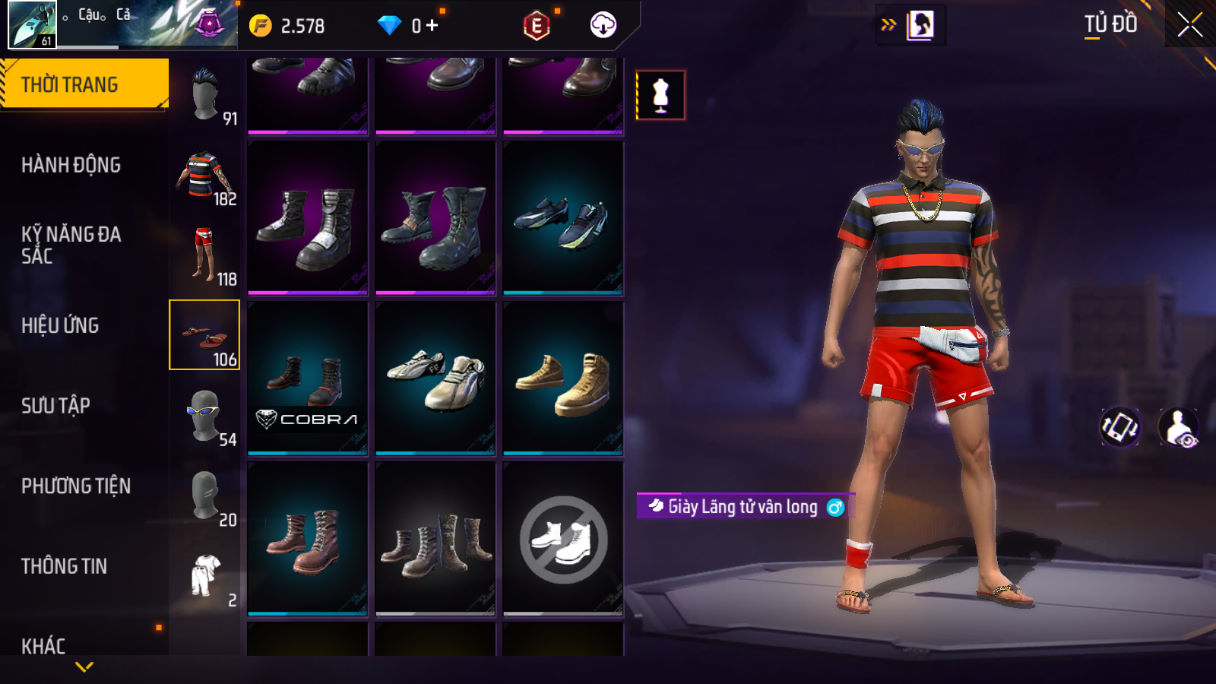Screen dimensions: 1216x684
Task: Click the player profile avatar
Action: coord(32,24)
